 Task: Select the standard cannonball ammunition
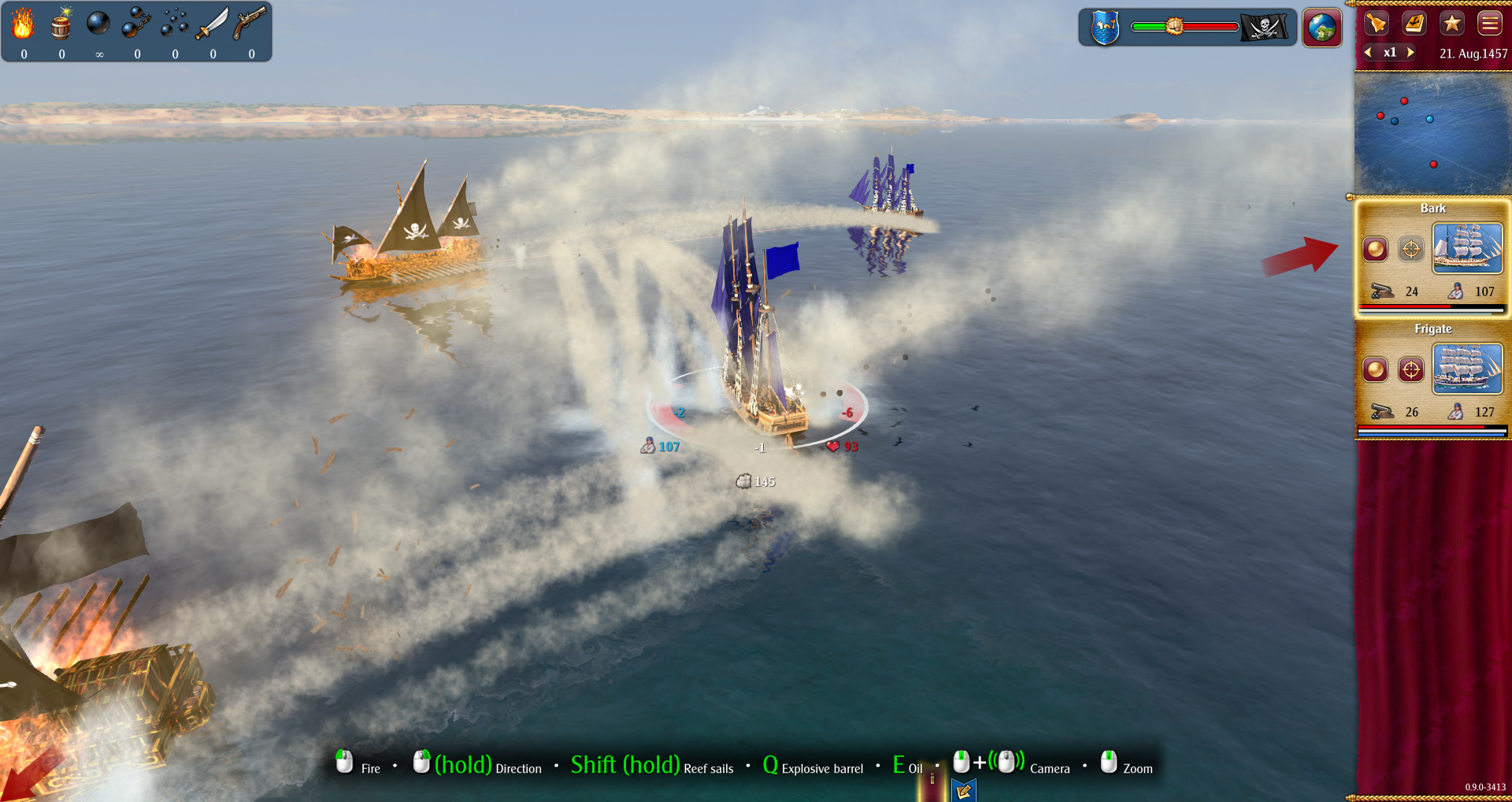tap(98, 24)
